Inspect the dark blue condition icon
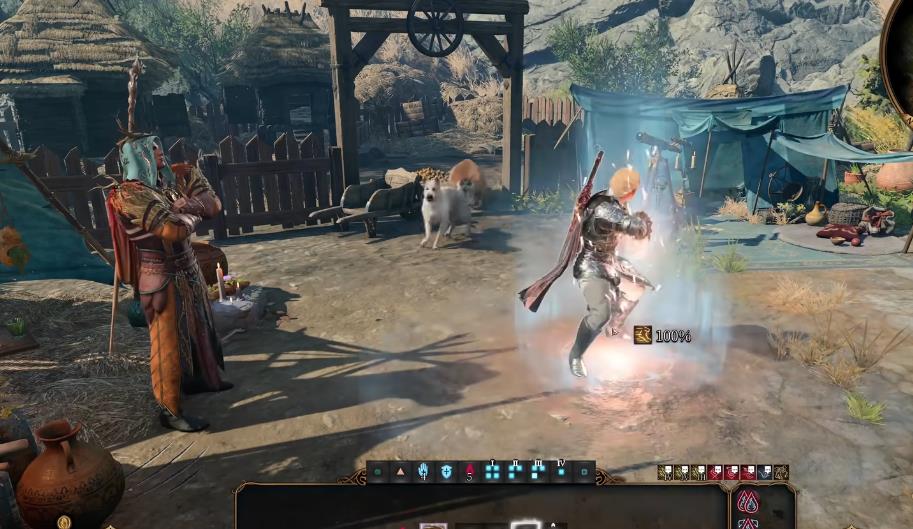This screenshot has height=529, width=913. point(765,472)
